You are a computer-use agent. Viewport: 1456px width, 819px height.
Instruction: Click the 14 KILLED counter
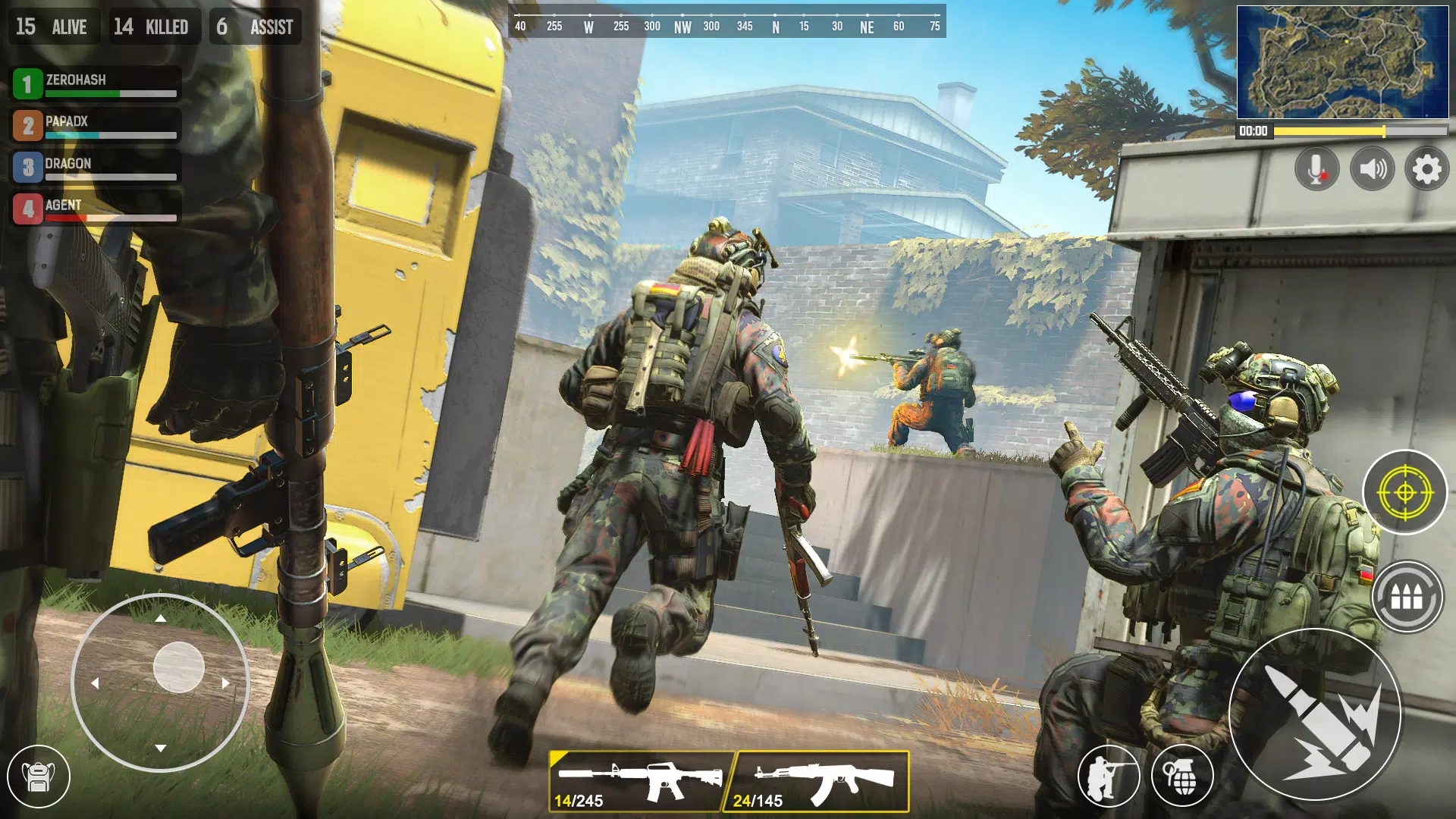[x=152, y=27]
